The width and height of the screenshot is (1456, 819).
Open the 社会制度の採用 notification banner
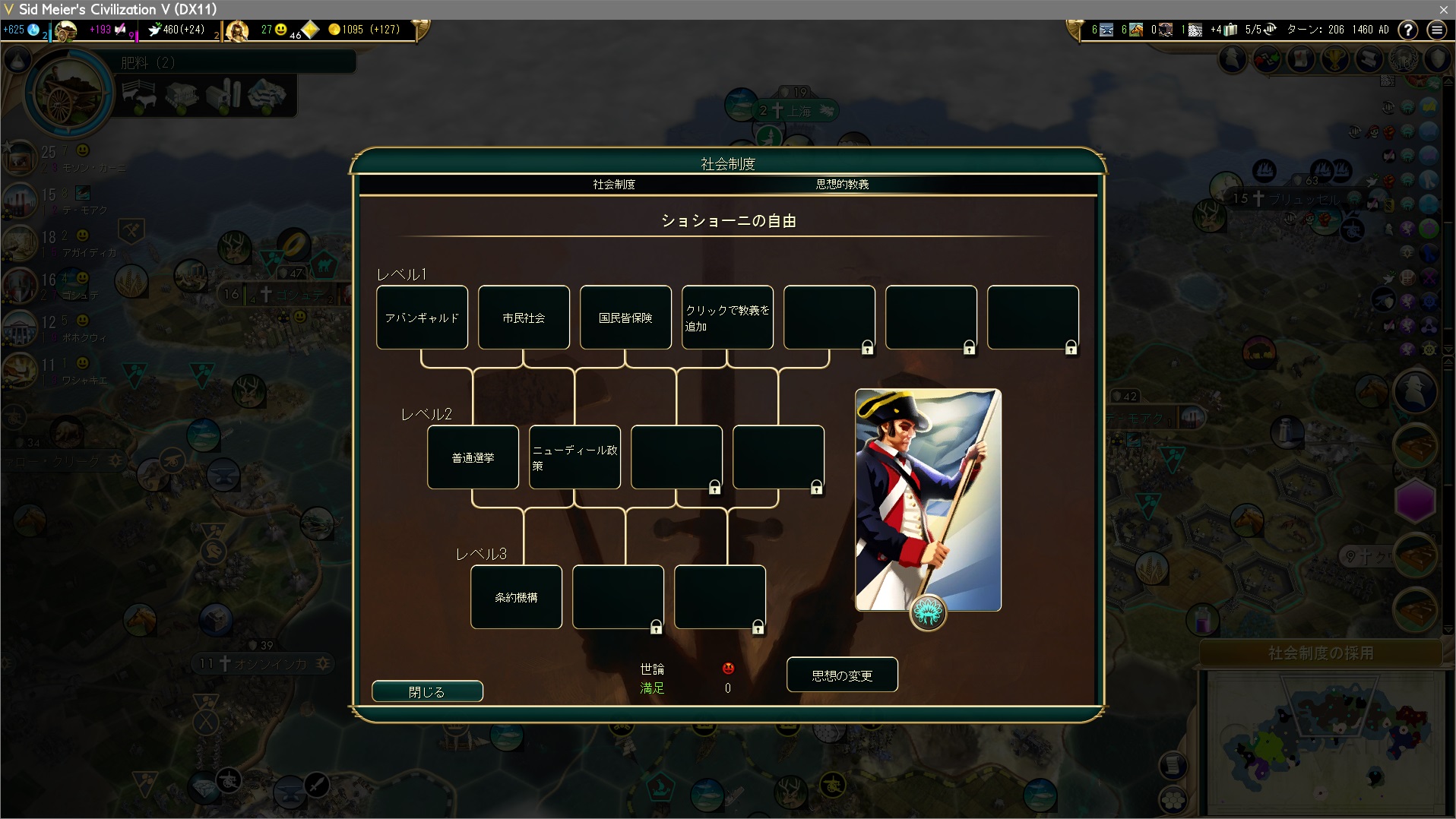tap(1321, 653)
